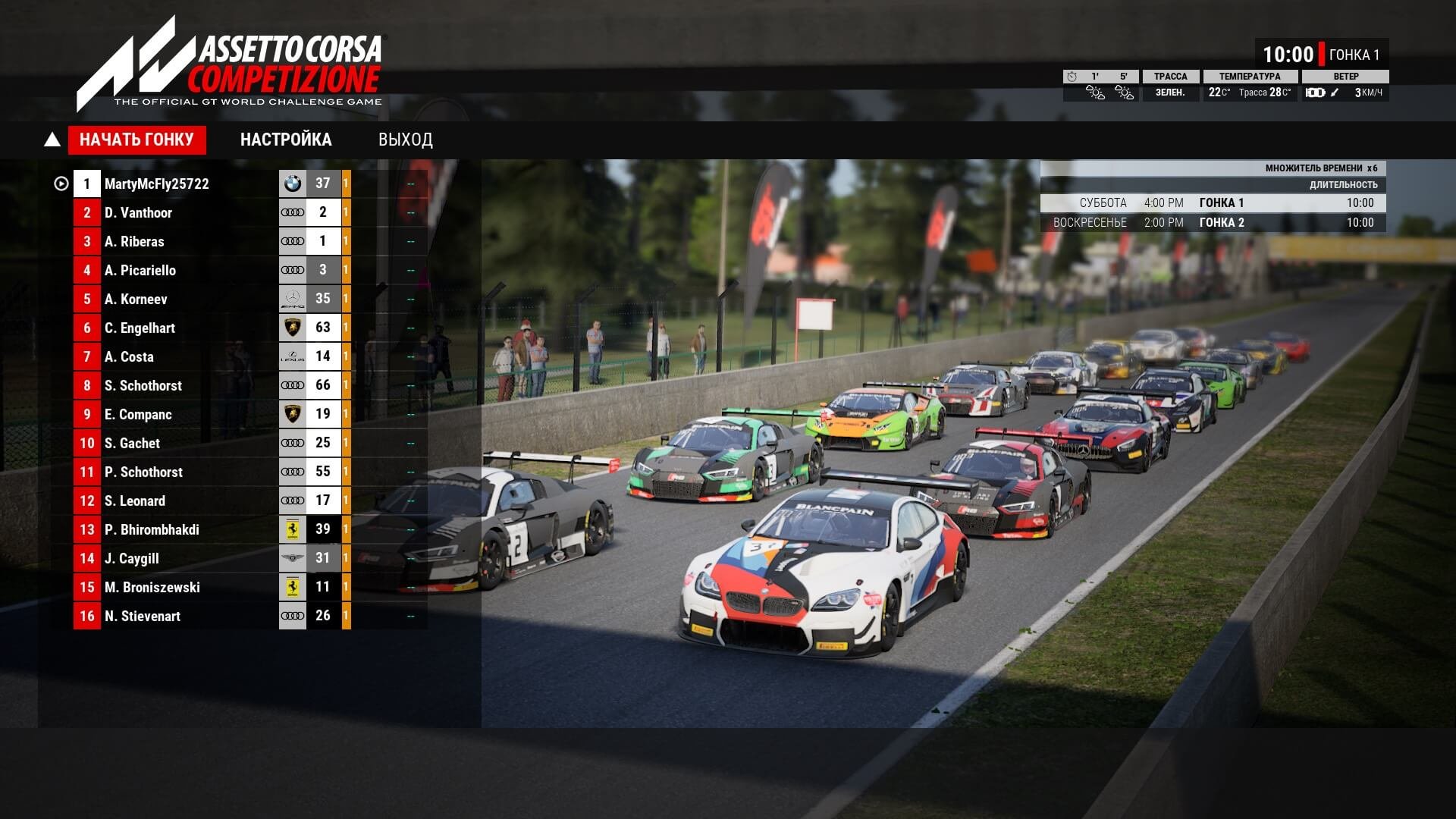Pick N. Stievenart at the list bottom
The height and width of the screenshot is (819, 1456).
[x=143, y=616]
